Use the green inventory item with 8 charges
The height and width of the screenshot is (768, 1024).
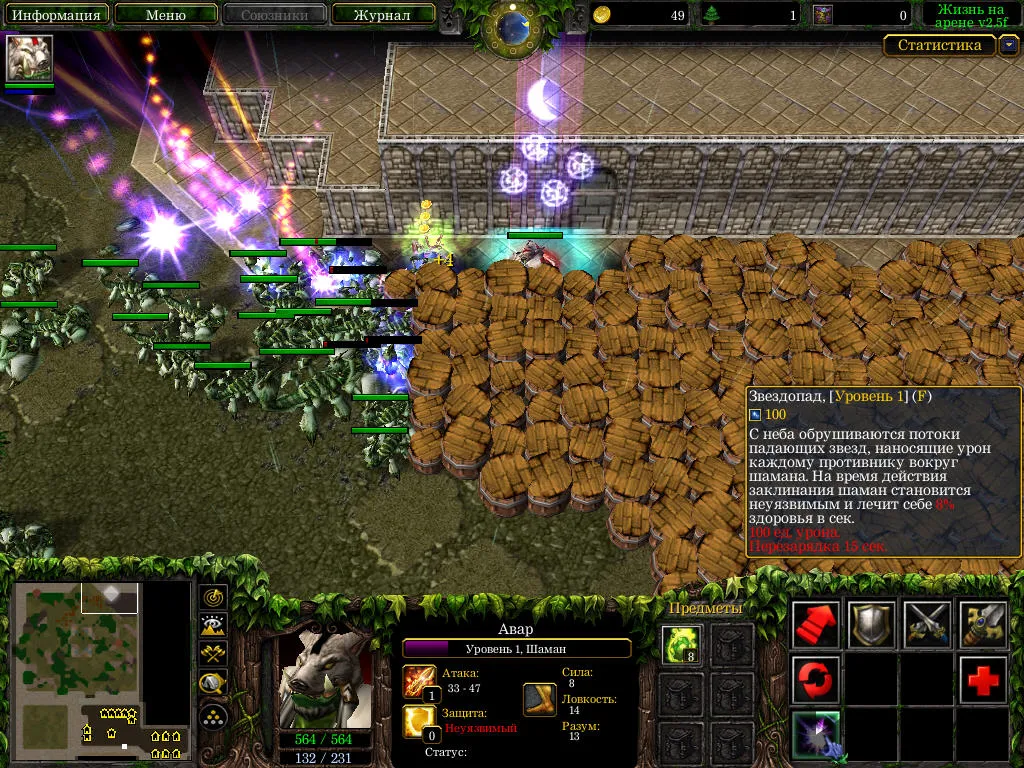[x=682, y=645]
